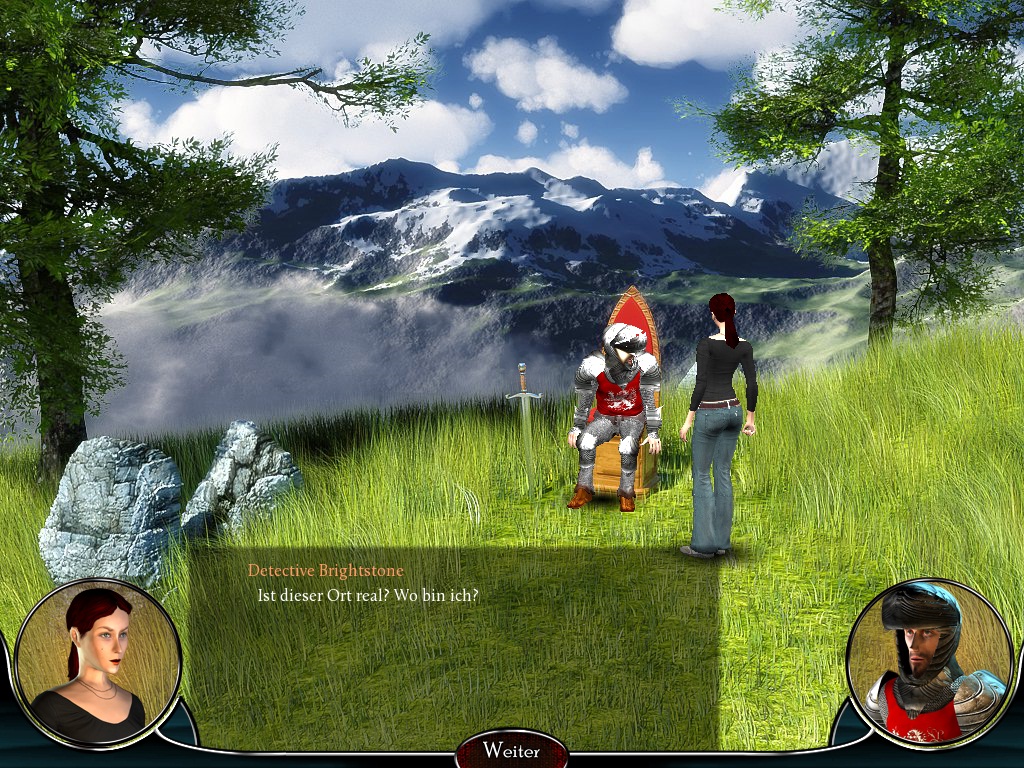Continue dialogue with the Weiter button
The image size is (1024, 768).
pyautogui.click(x=511, y=750)
